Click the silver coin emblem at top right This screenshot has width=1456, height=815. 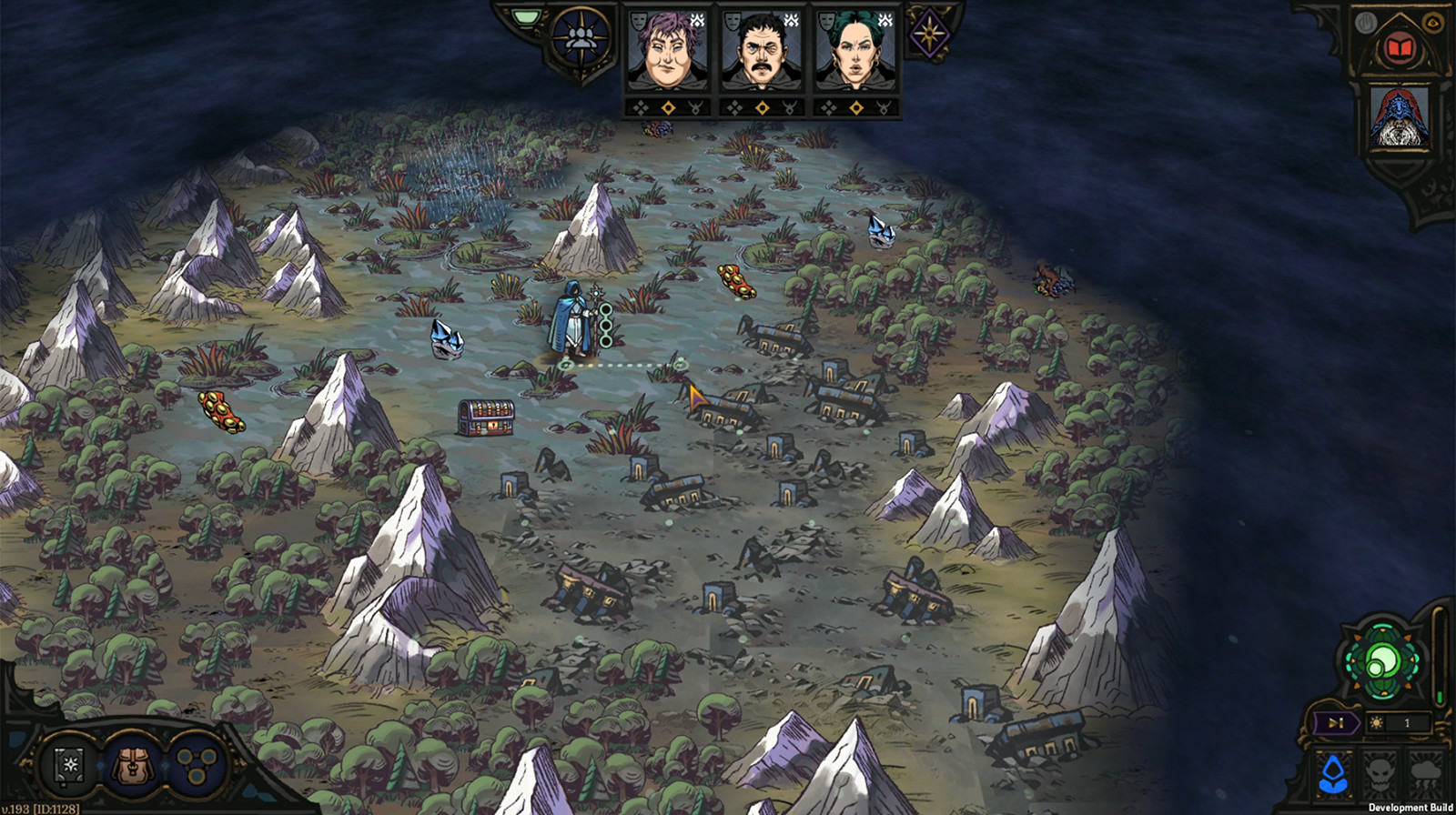1365,24
